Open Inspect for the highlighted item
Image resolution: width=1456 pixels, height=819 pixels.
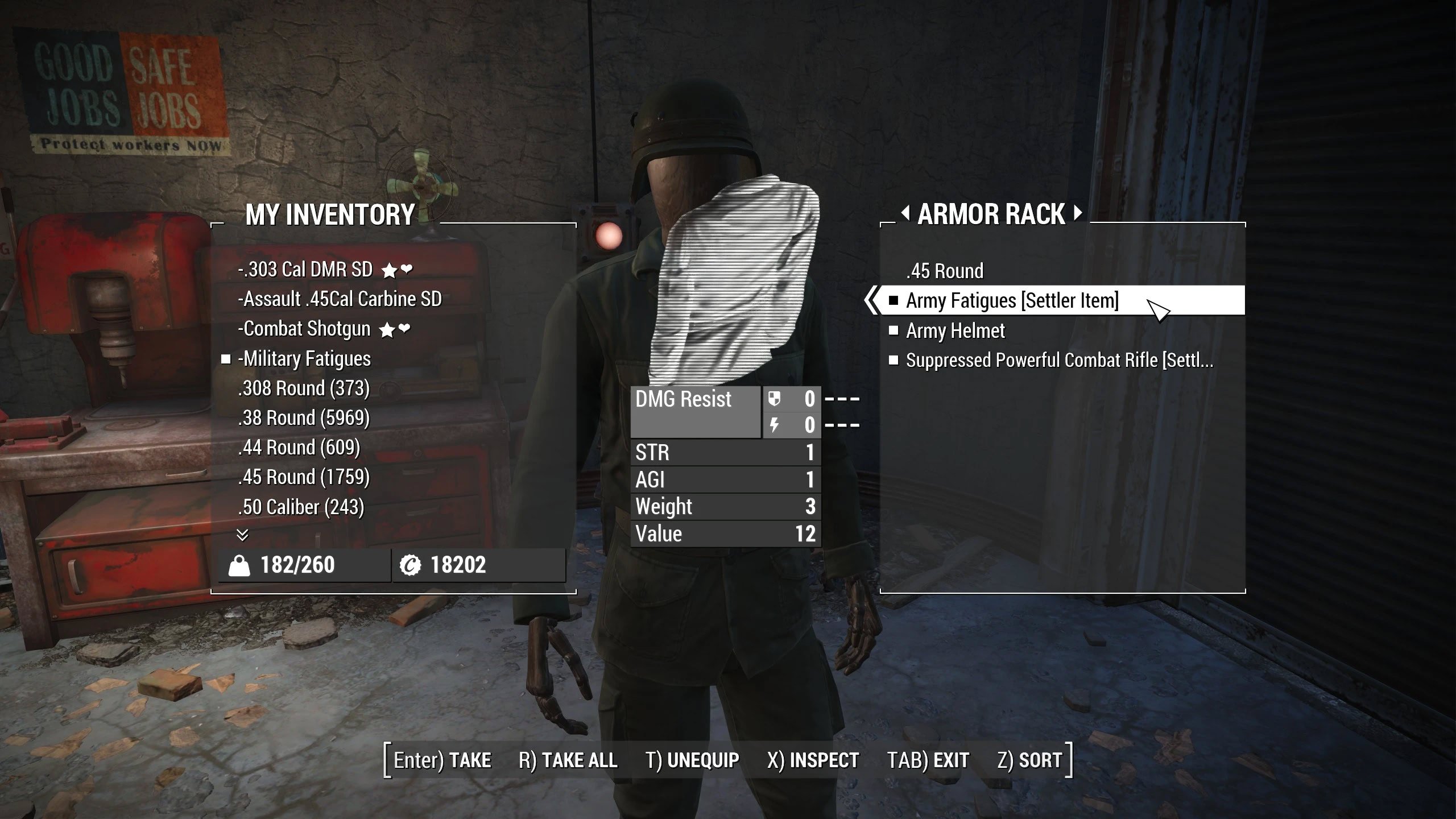(813, 760)
